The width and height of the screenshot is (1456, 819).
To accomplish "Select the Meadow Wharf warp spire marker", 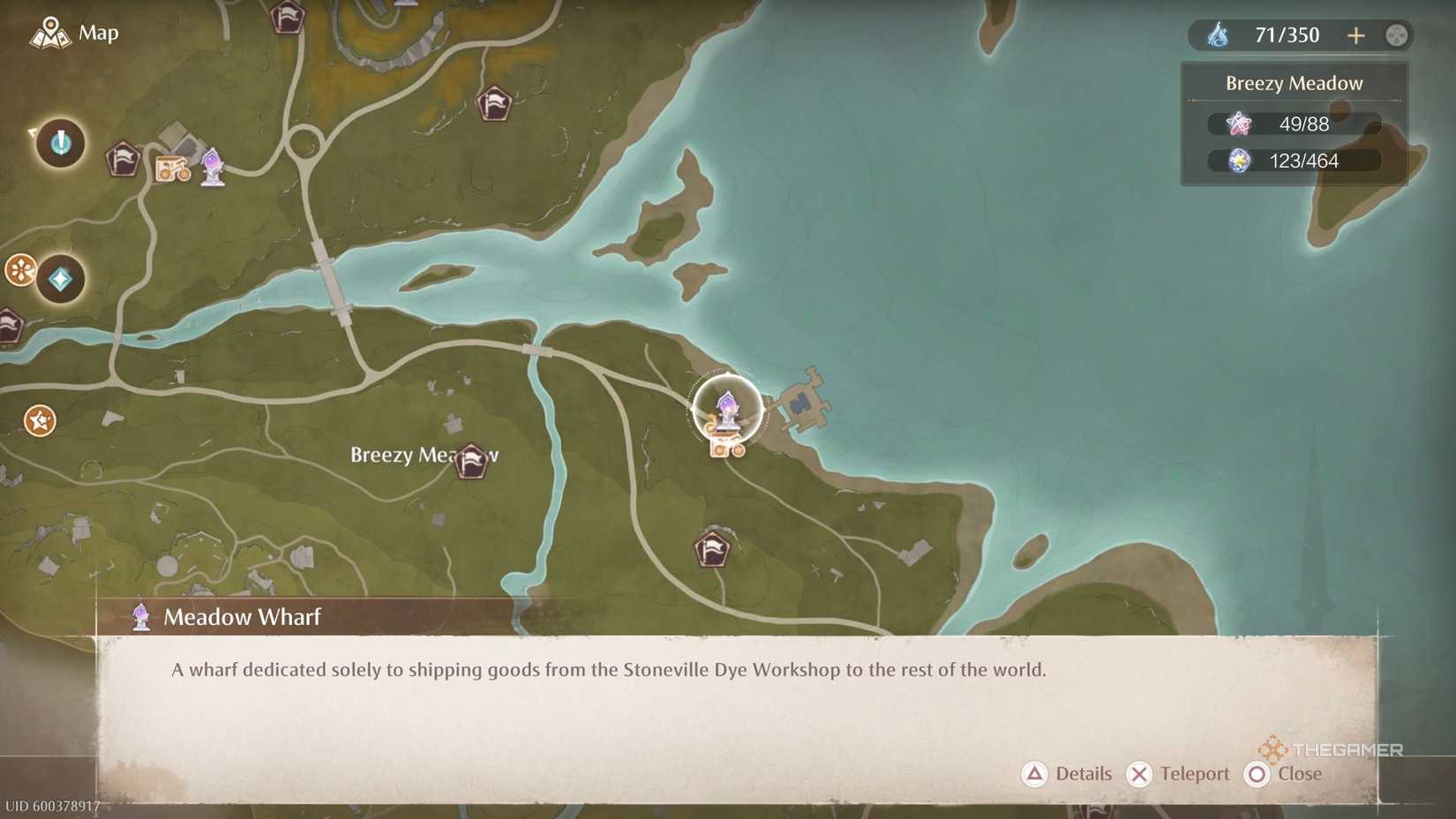I will (728, 408).
